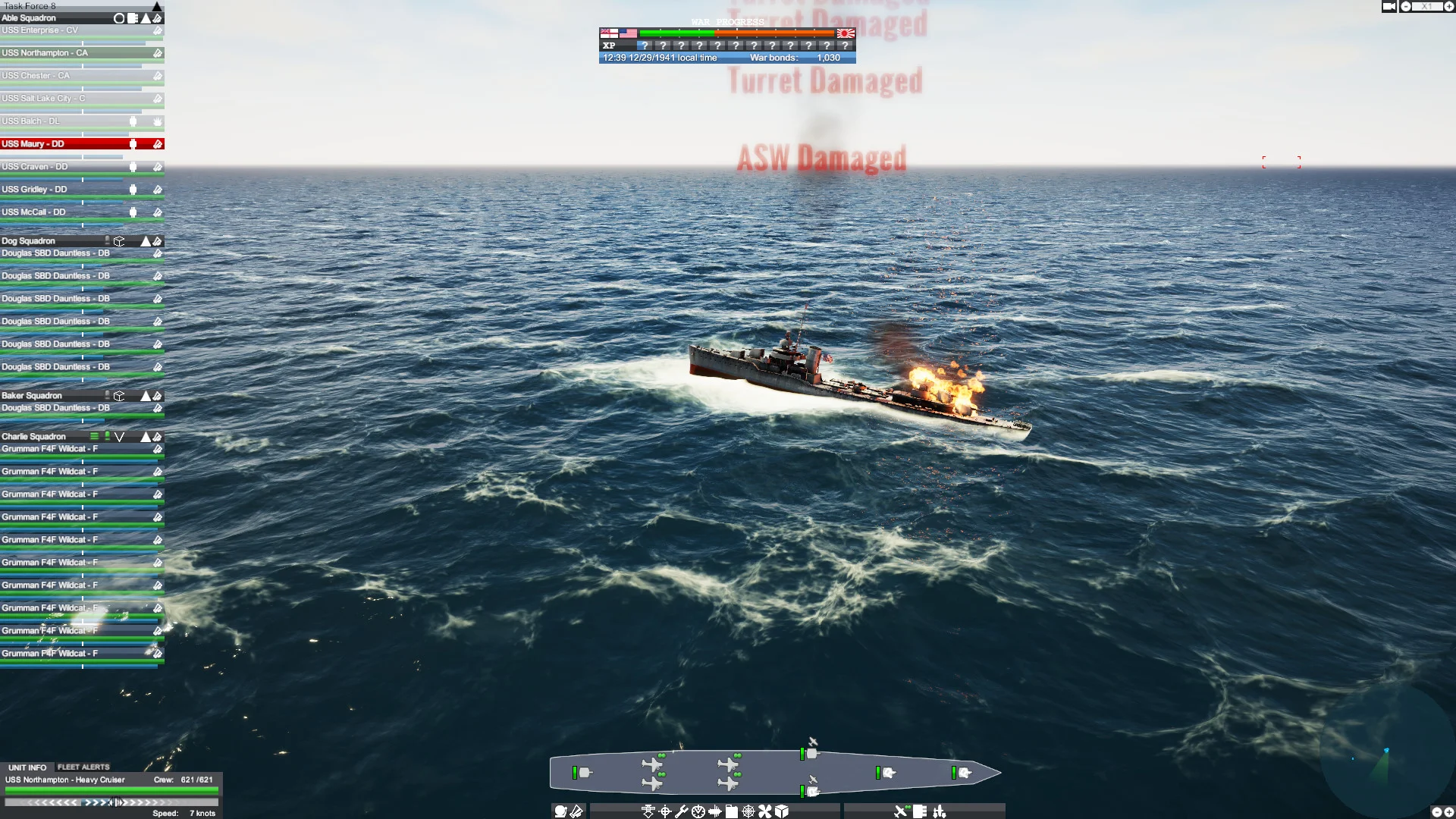Select the wrench repair icon
The width and height of the screenshot is (1456, 819).
pos(682,811)
